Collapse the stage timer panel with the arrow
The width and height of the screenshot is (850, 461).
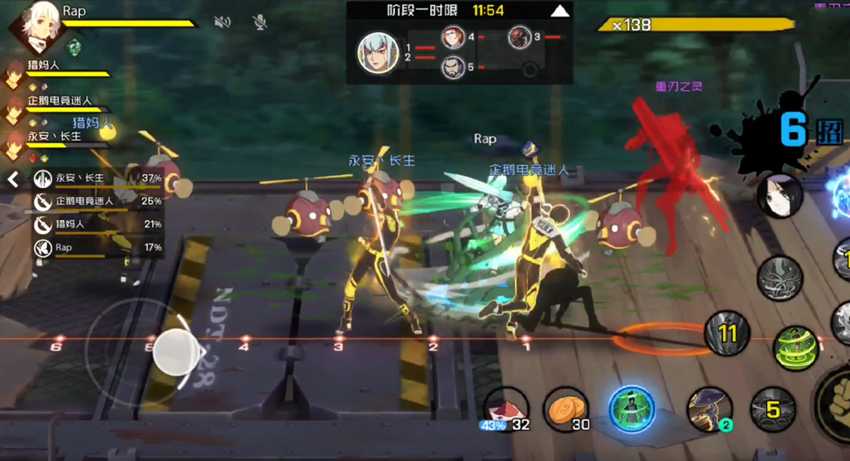point(561,10)
